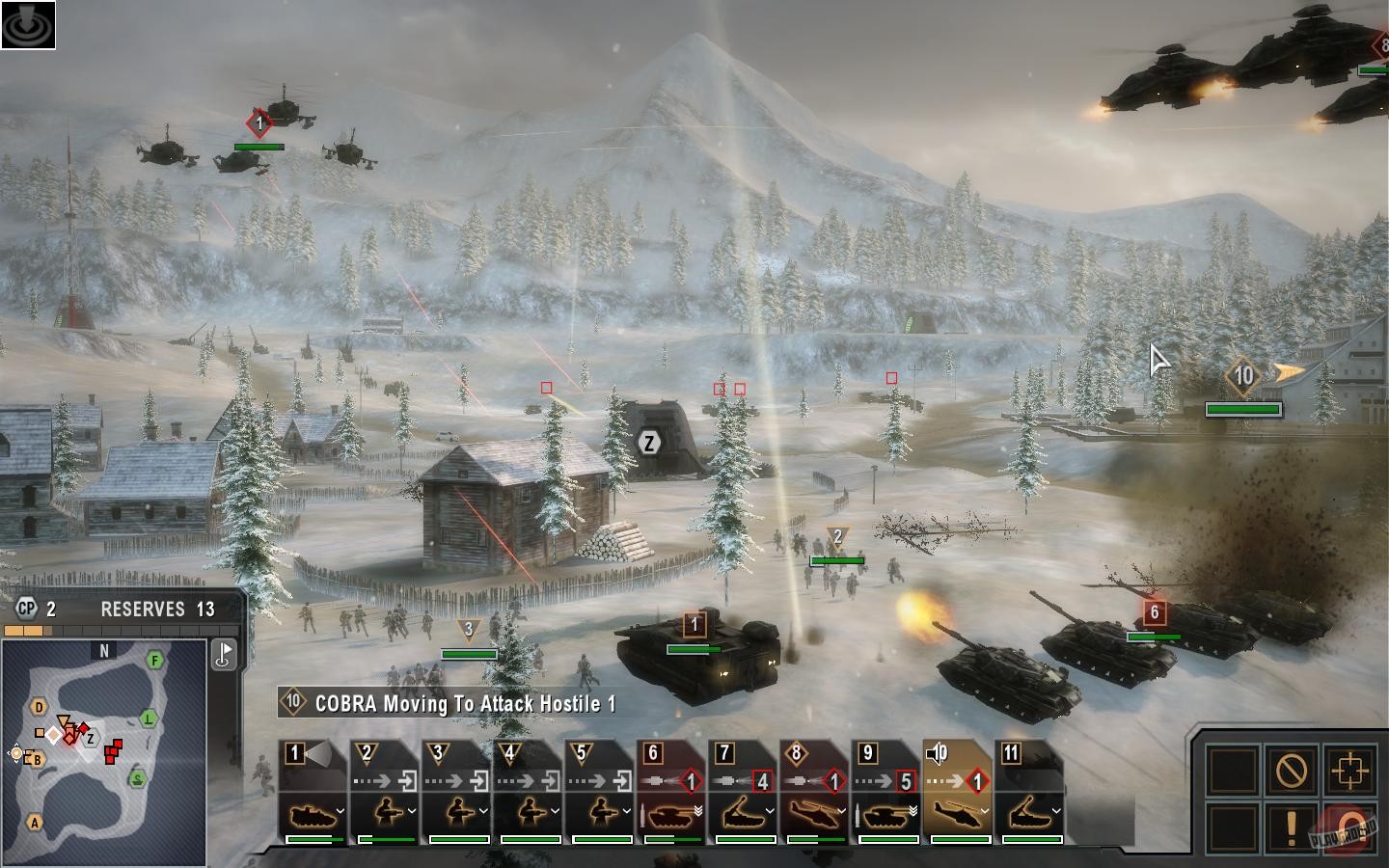Select the attack crosshair icon
The image size is (1389, 868).
pyautogui.click(x=1350, y=769)
